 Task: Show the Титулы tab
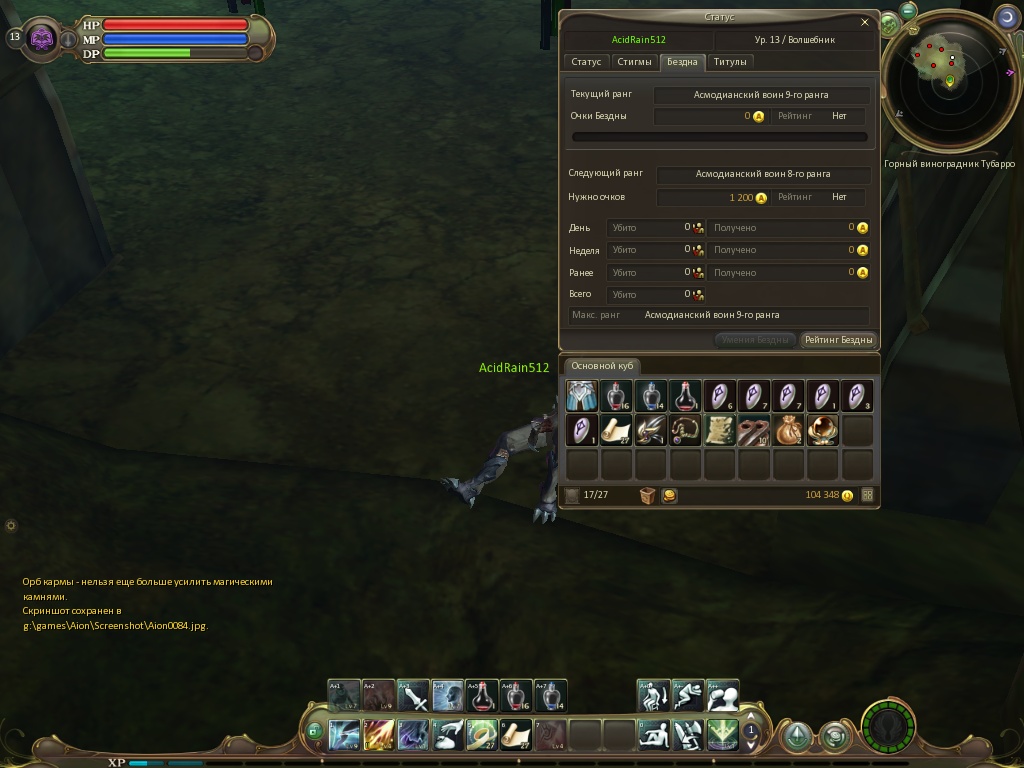pyautogui.click(x=730, y=62)
